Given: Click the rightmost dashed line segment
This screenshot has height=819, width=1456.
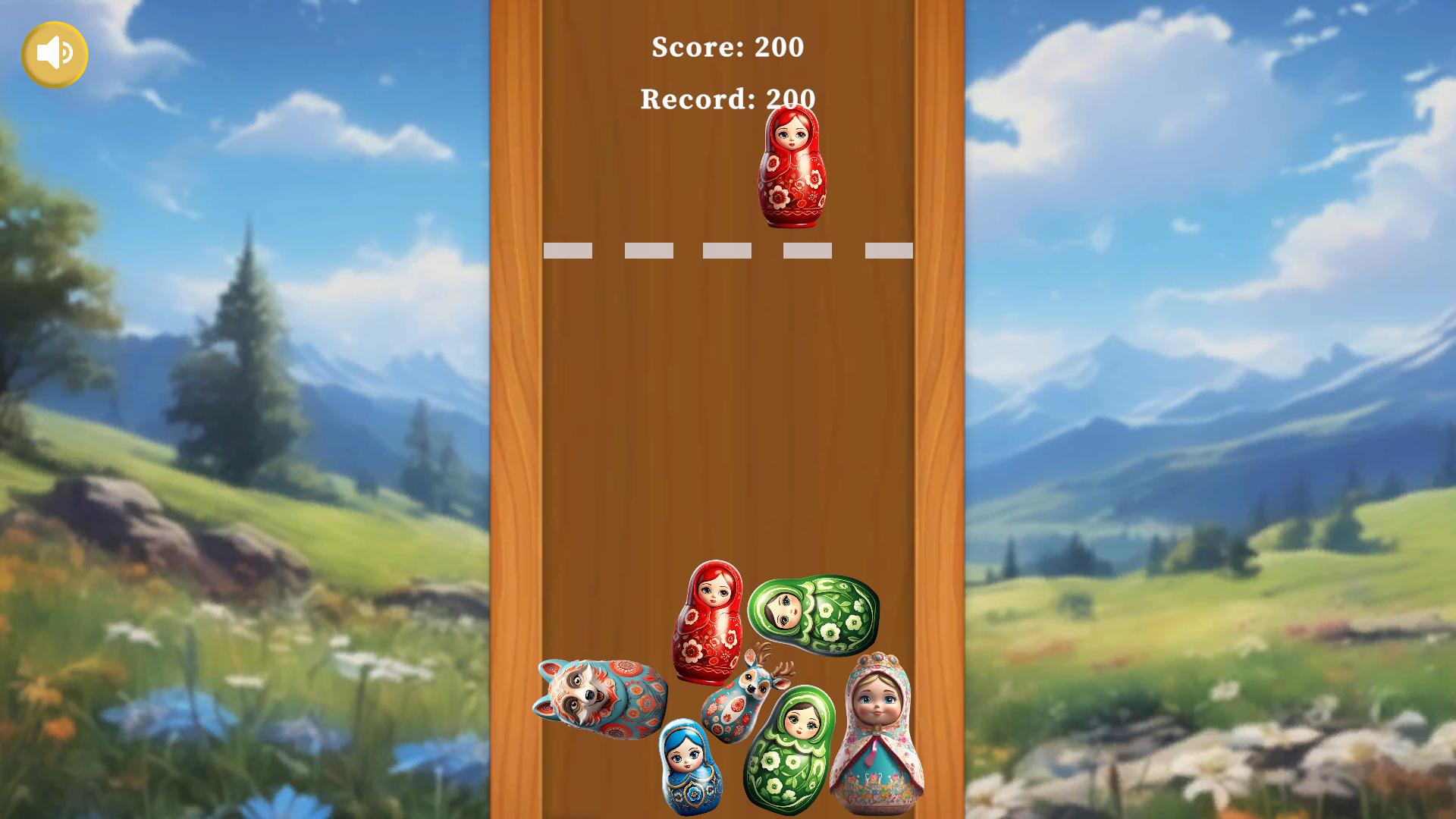Looking at the screenshot, I should click(x=889, y=250).
